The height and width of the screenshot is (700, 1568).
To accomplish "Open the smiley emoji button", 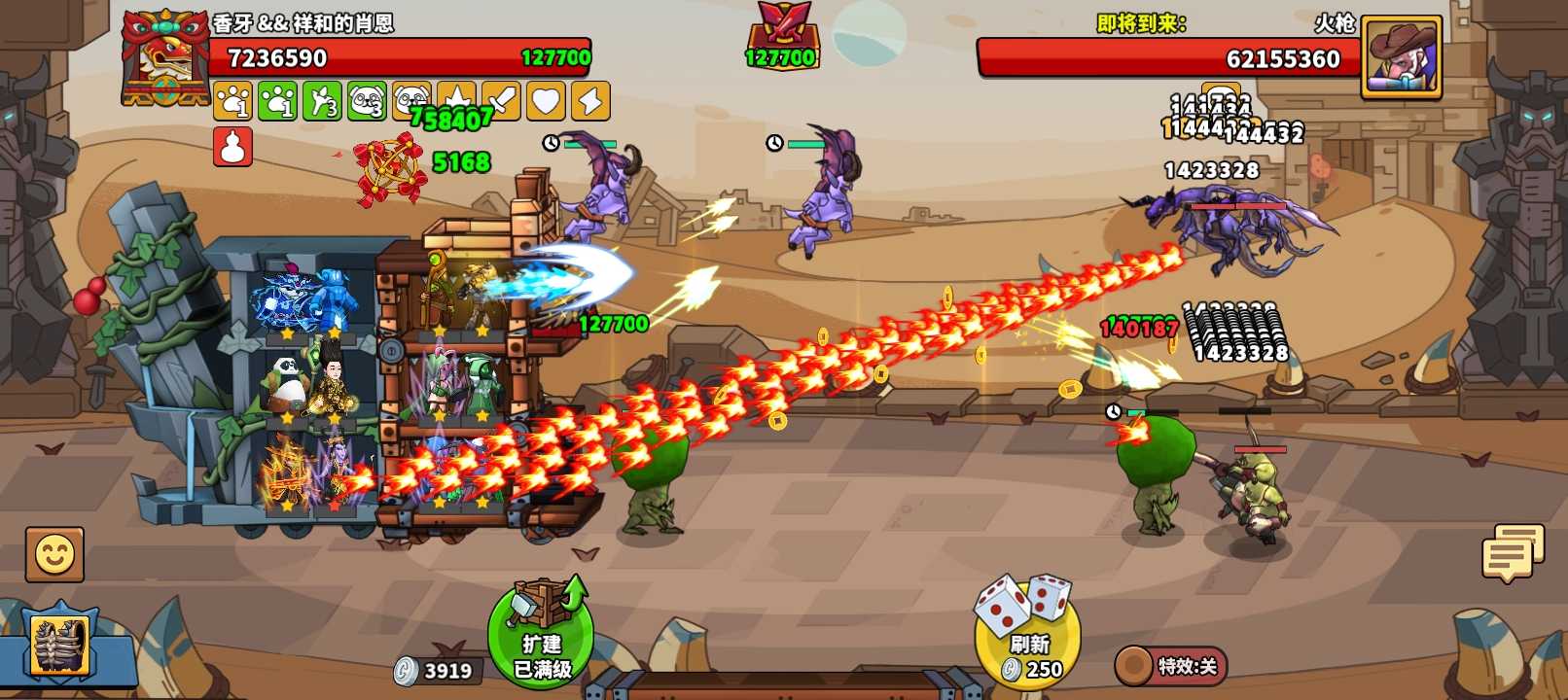I will coord(54,555).
